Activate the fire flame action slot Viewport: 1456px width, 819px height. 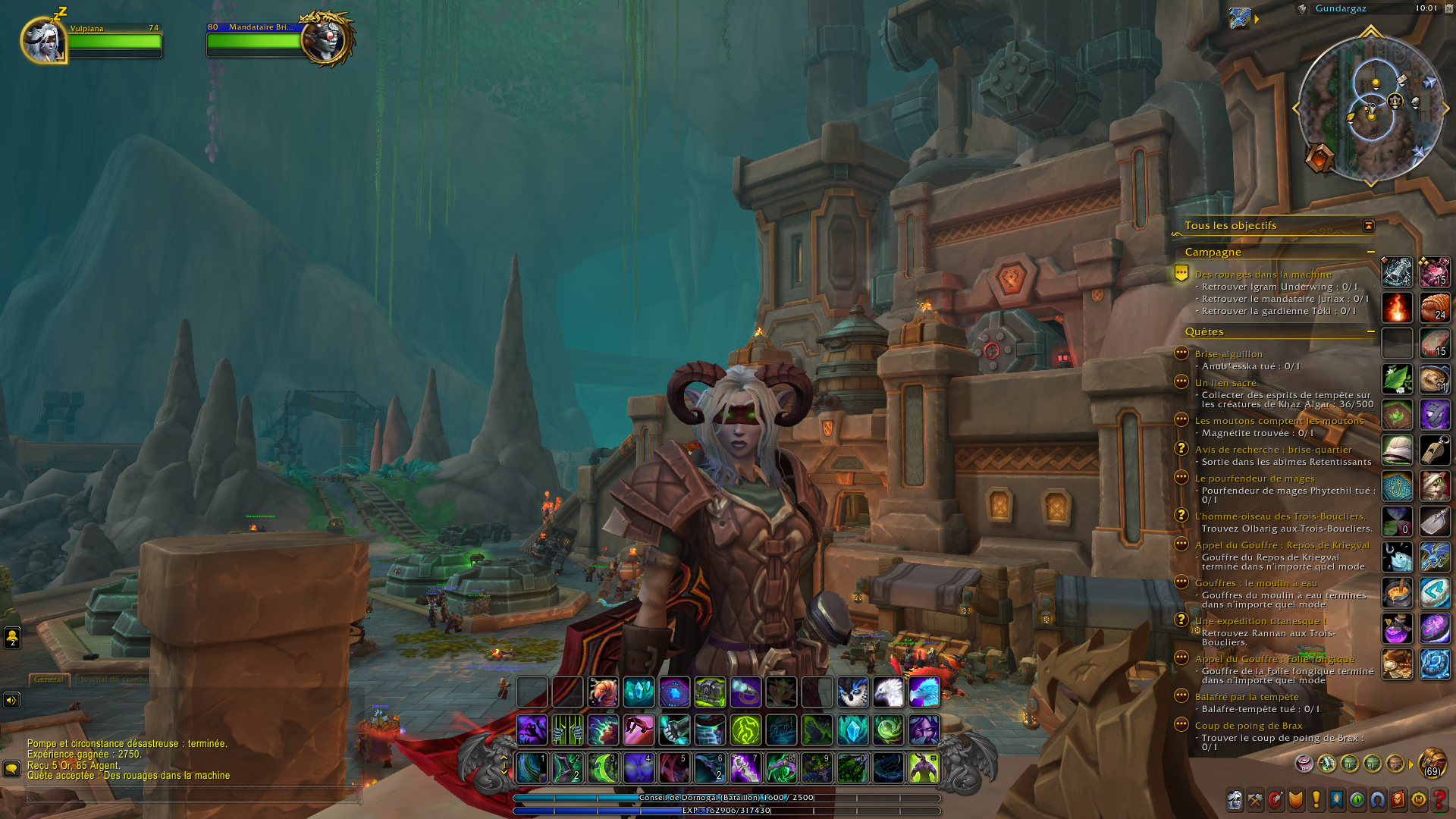tap(1397, 307)
